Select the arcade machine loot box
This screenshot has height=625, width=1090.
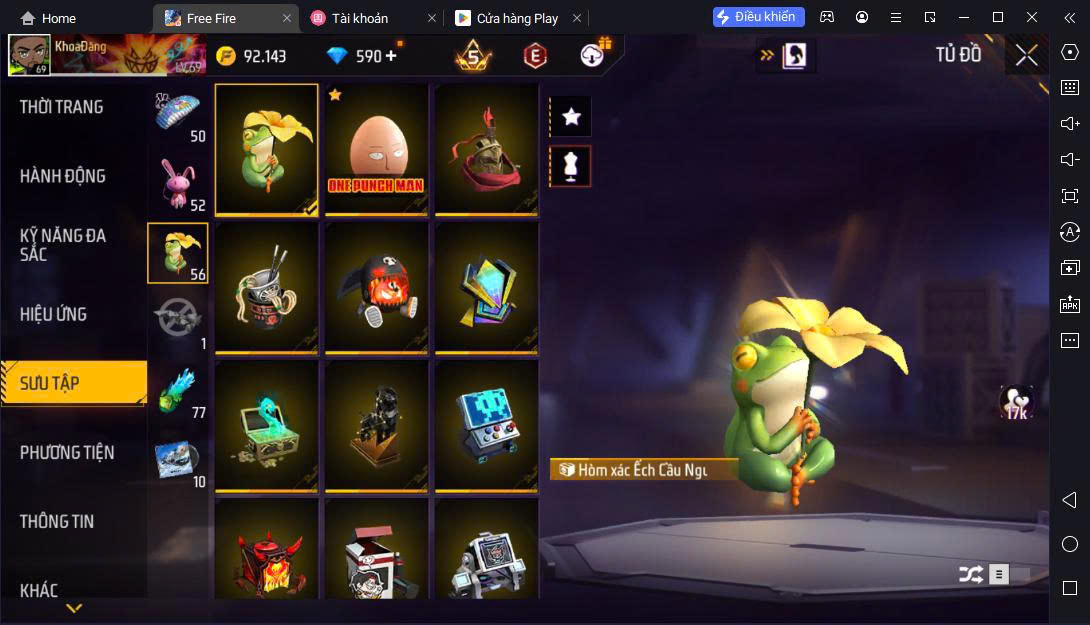pyautogui.click(x=486, y=426)
